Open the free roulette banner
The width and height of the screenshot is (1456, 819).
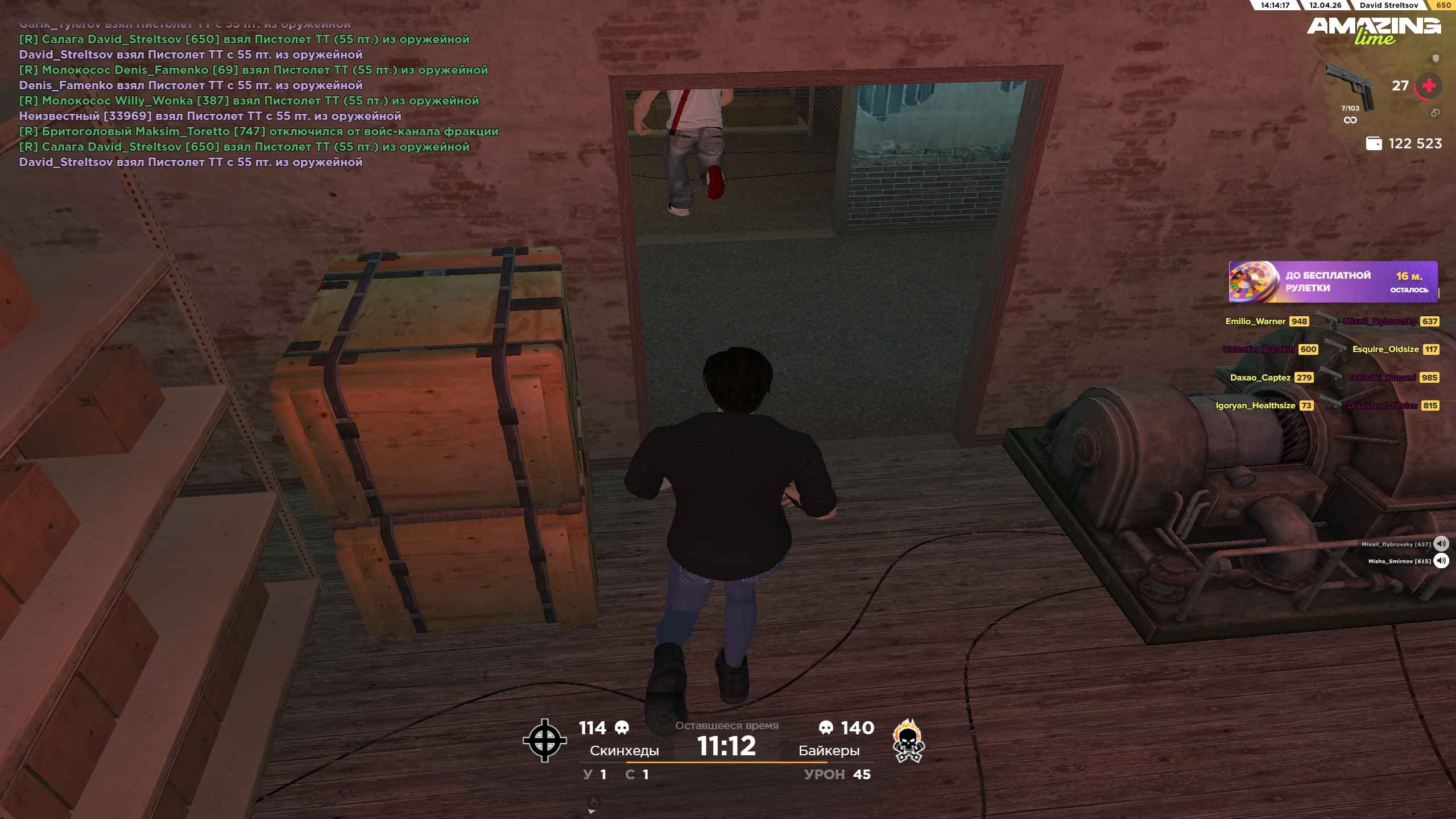tap(1333, 282)
